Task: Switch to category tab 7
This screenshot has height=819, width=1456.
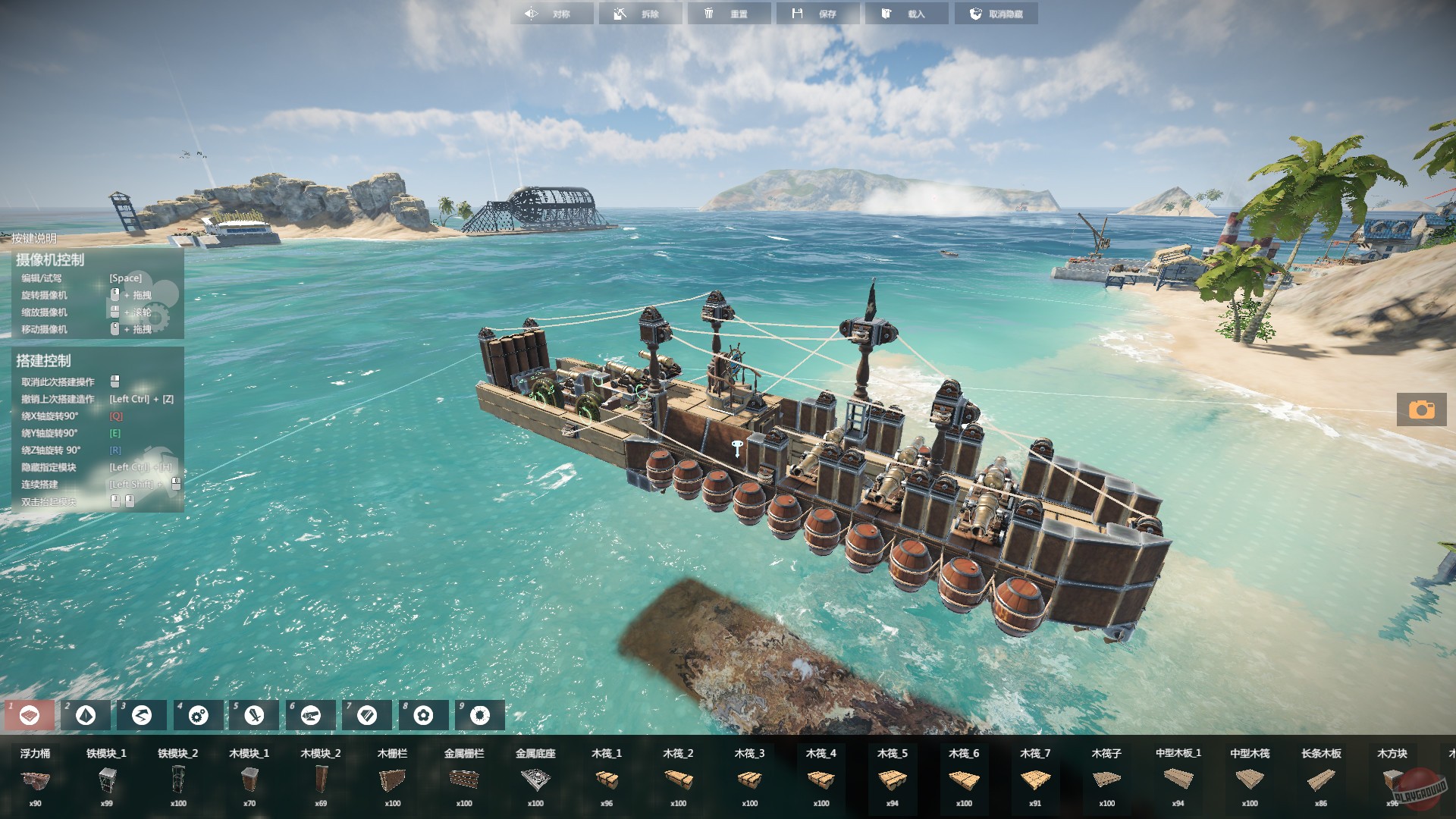Action: (x=366, y=714)
